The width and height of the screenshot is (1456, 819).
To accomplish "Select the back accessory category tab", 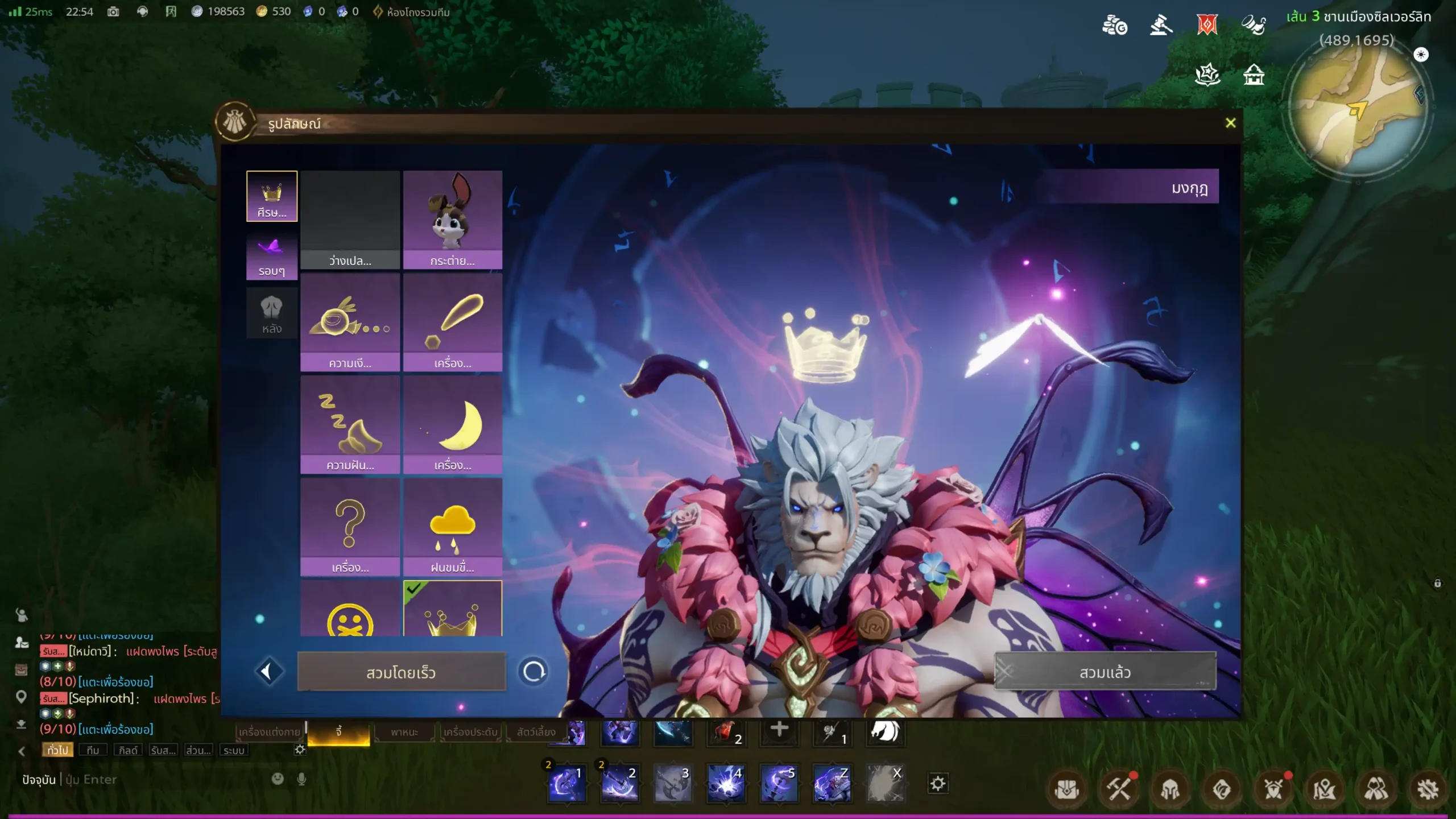I will click(272, 313).
